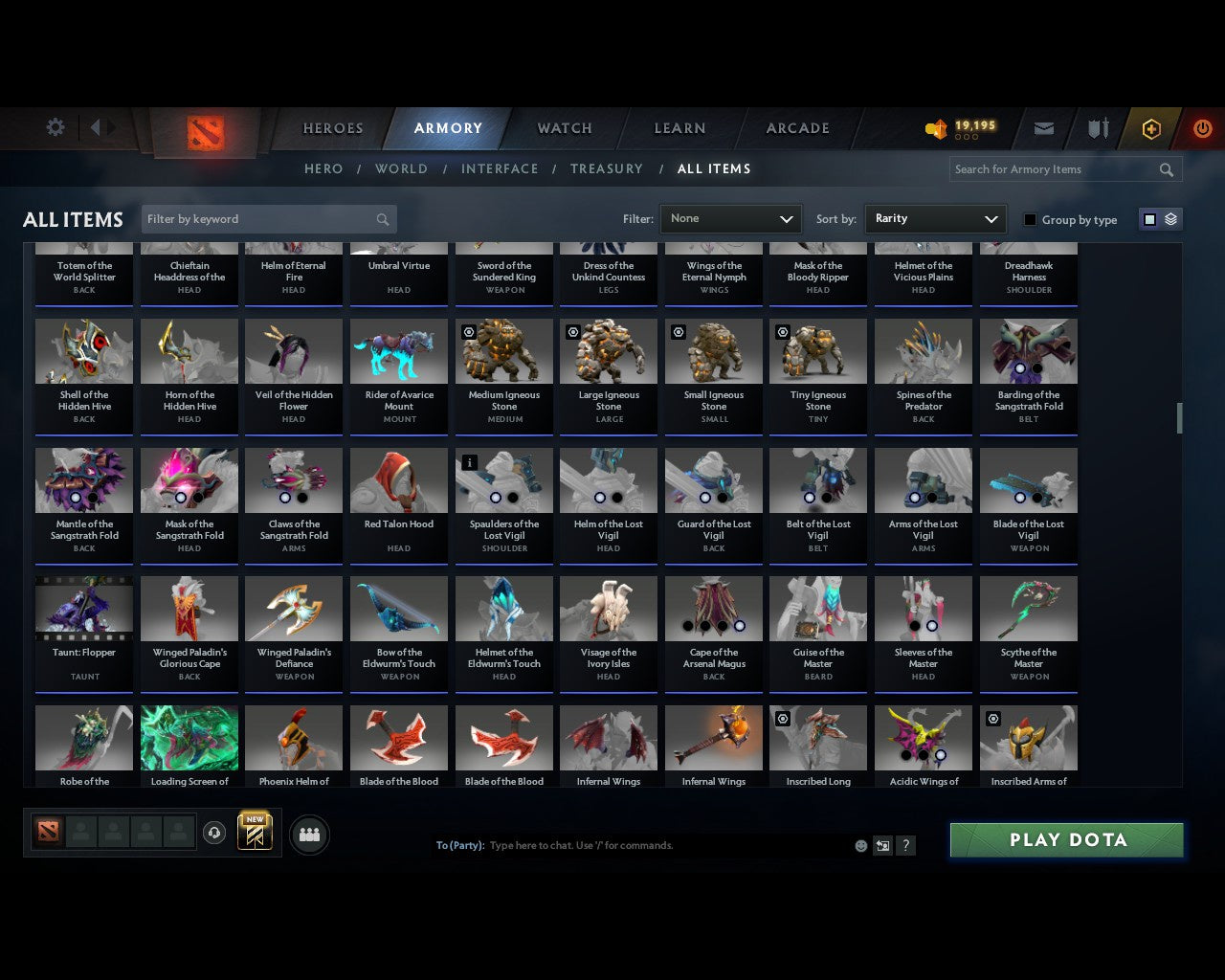The height and width of the screenshot is (980, 1225).
Task: Open the TREASURY breadcrumb tab
Action: pos(607,168)
